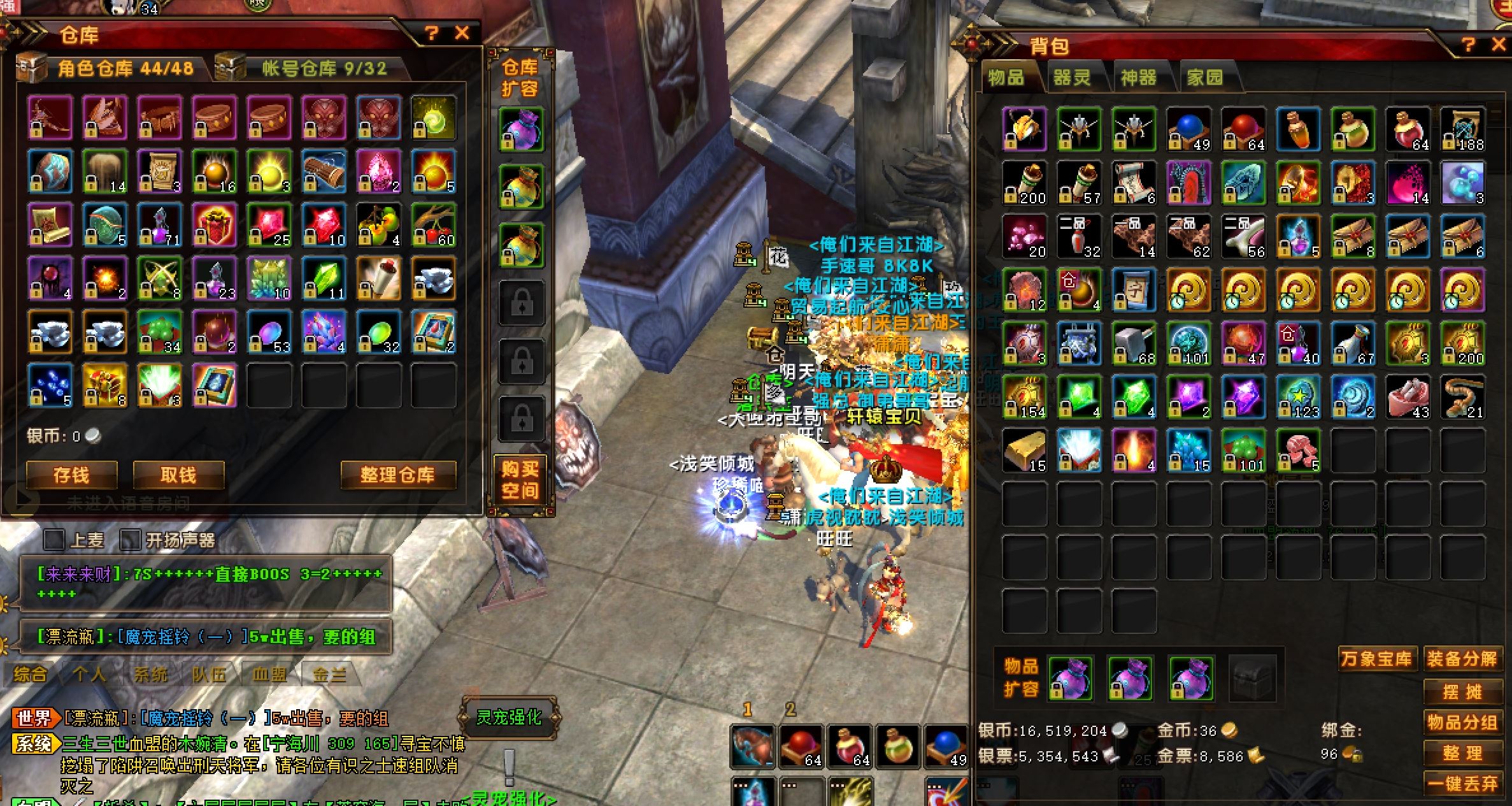1512x806 pixels.
Task: Use the 一键丢弃 discard button
Action: pos(1461,784)
